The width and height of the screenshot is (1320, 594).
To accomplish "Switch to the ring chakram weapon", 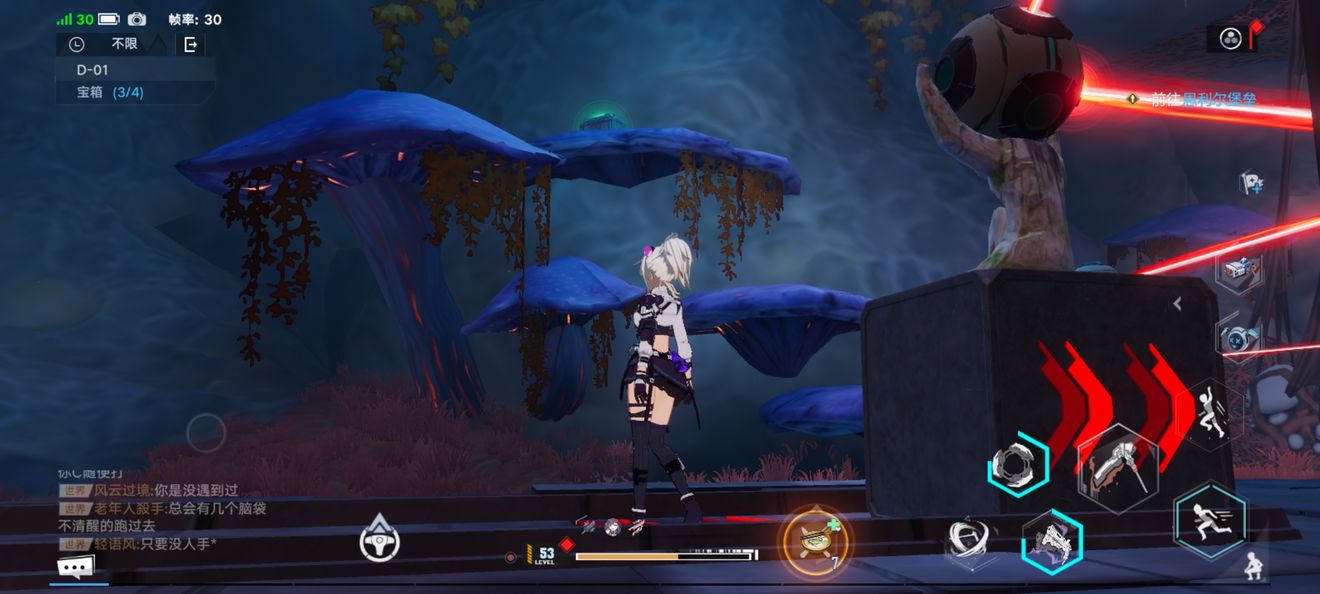I will [1018, 464].
